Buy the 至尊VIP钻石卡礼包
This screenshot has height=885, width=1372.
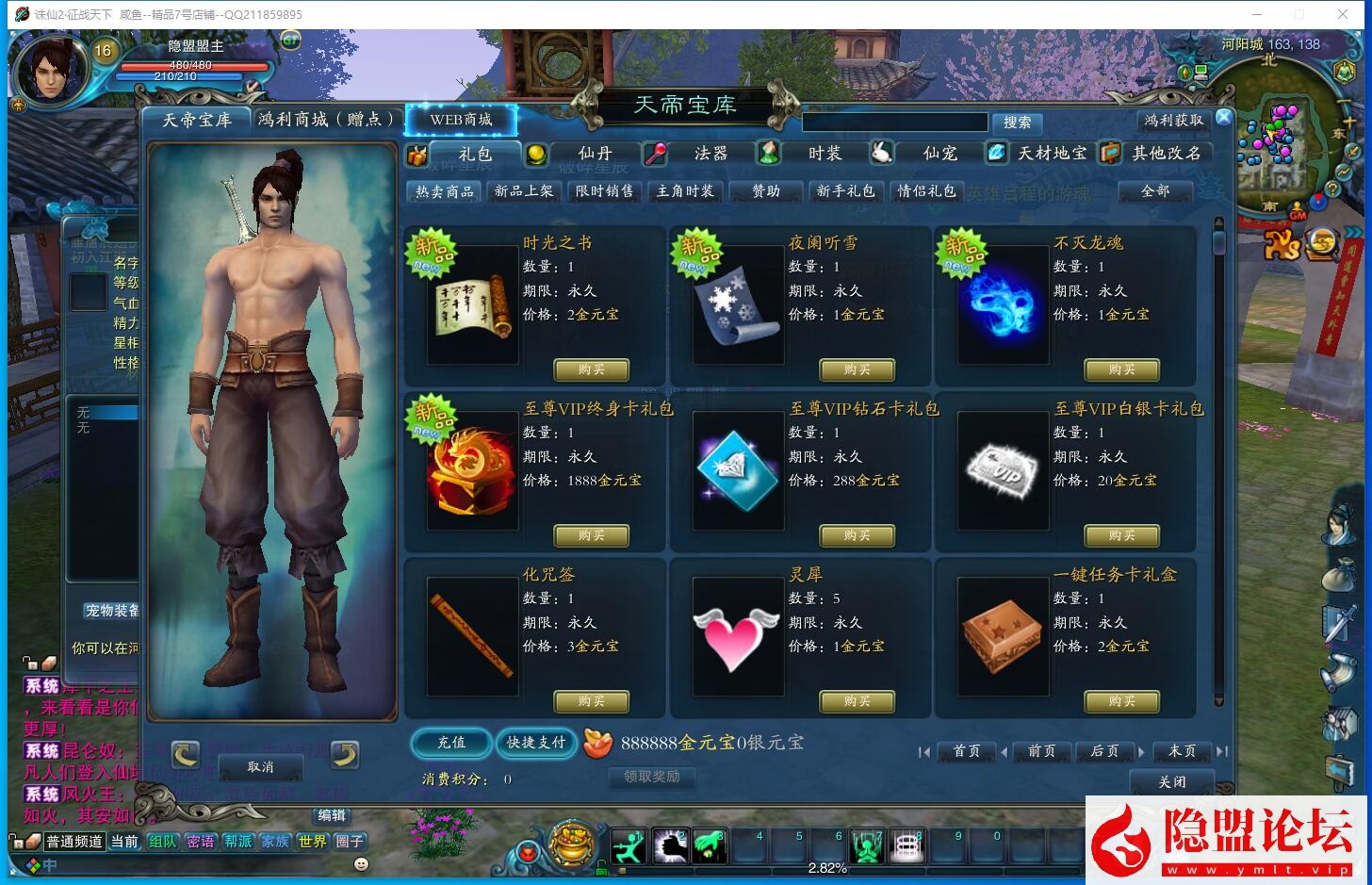tap(857, 535)
